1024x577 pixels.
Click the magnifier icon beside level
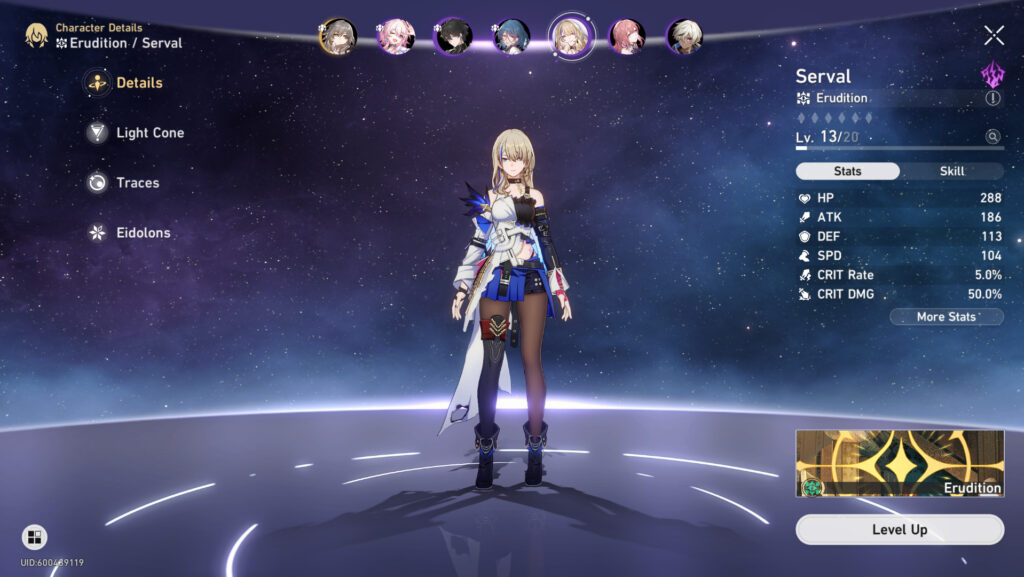pyautogui.click(x=992, y=136)
